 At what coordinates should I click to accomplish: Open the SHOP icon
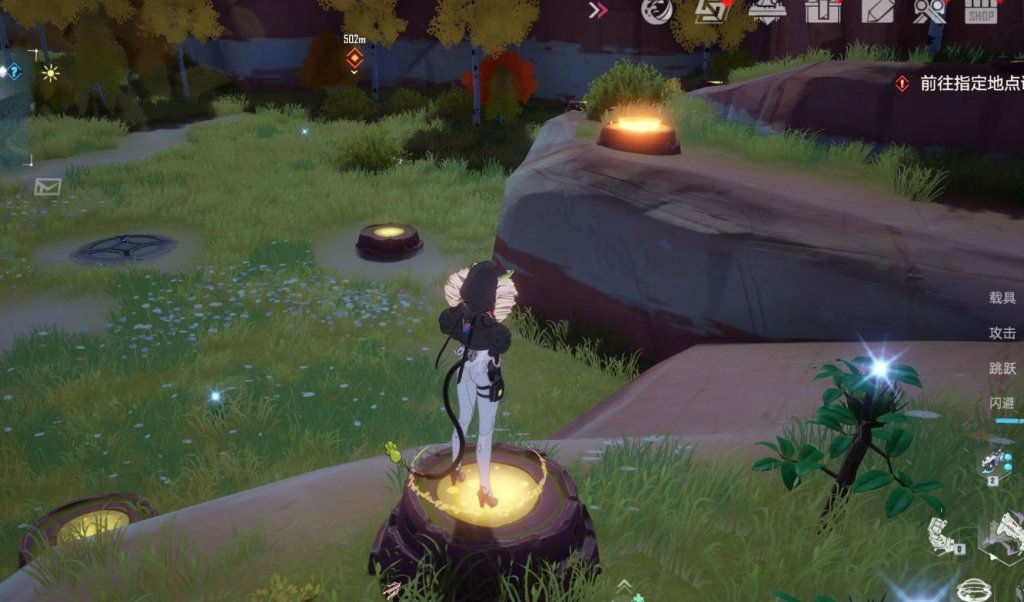(x=981, y=12)
